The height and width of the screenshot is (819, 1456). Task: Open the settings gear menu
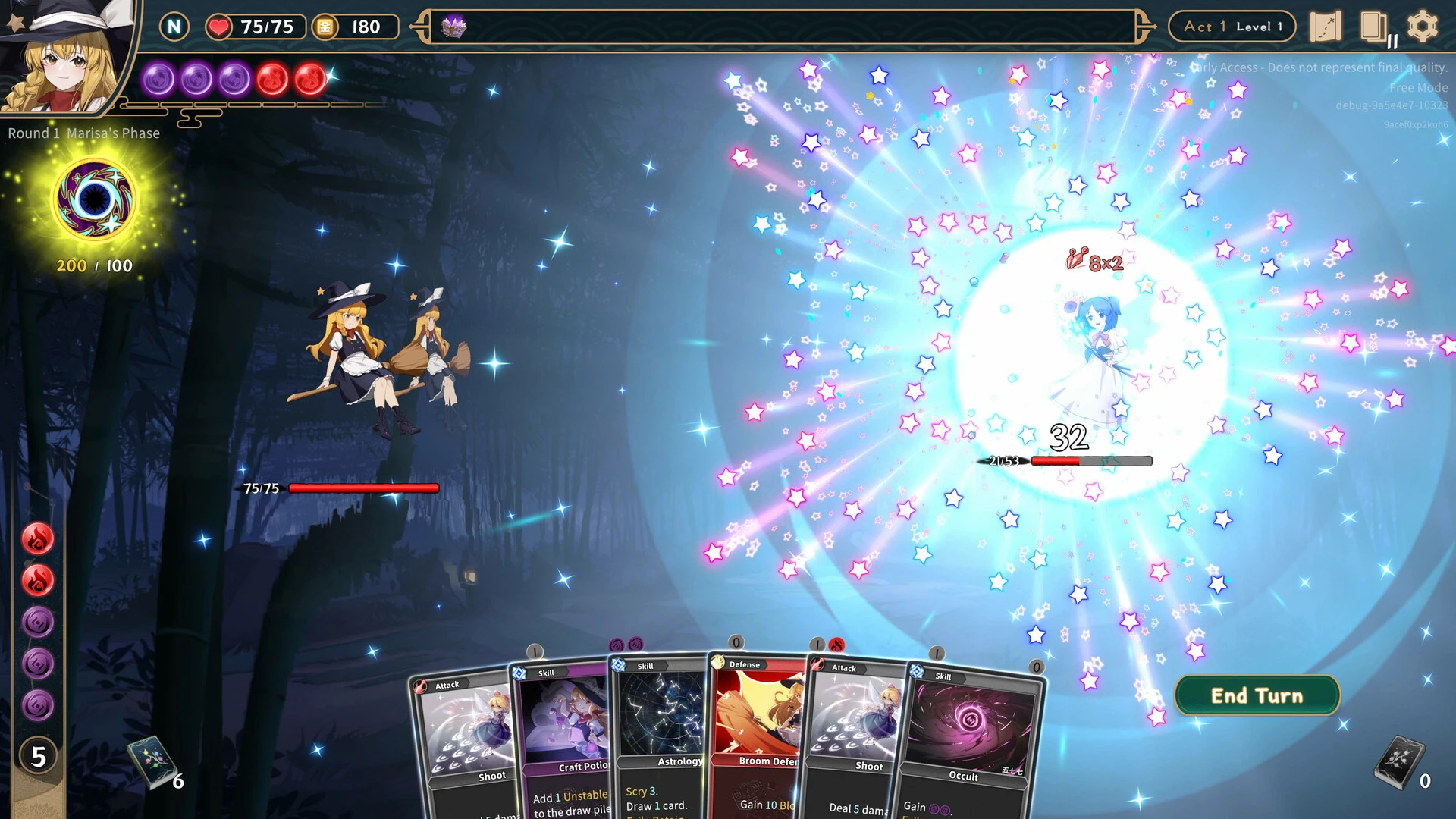click(x=1422, y=27)
